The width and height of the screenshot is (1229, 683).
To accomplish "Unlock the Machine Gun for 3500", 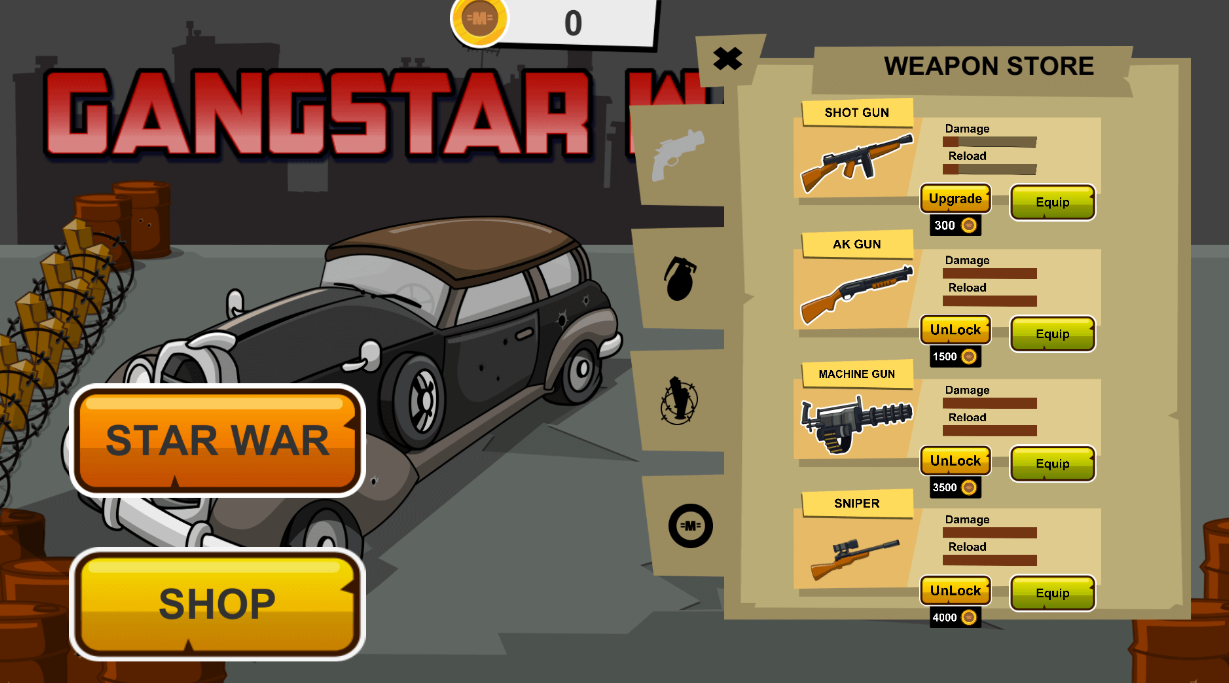I will tap(955, 461).
